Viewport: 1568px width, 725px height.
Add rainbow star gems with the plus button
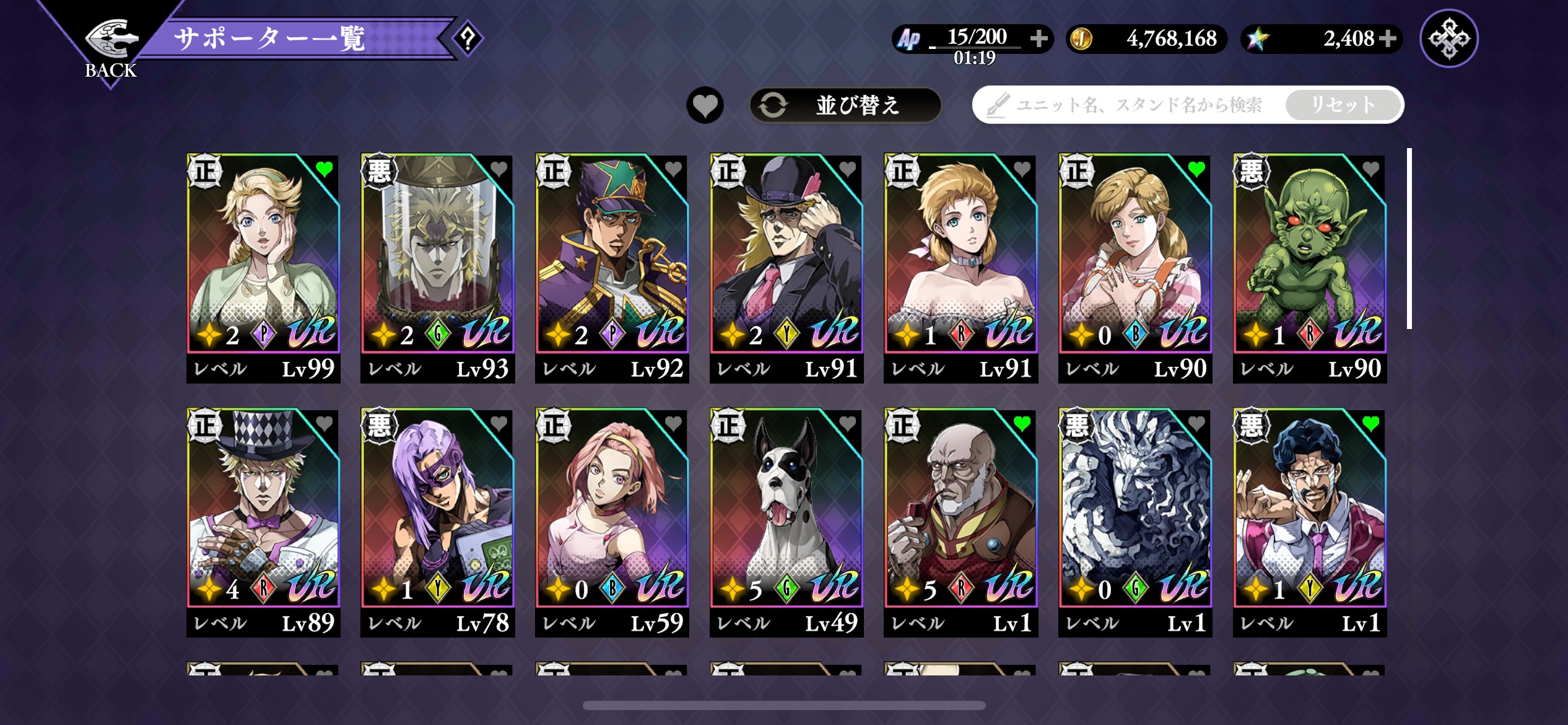click(x=1388, y=38)
